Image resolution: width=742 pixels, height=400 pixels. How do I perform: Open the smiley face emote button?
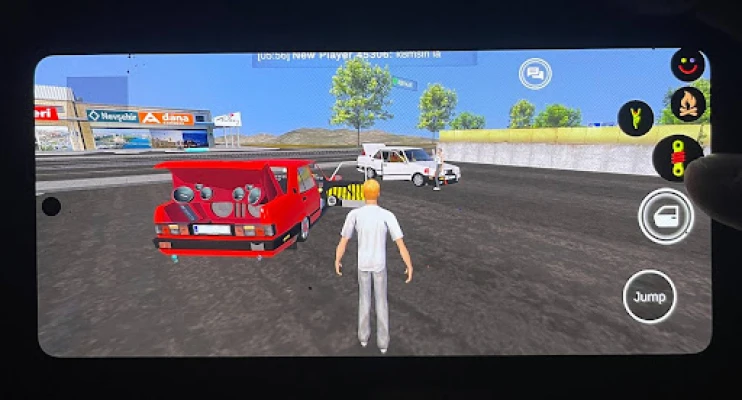[x=688, y=65]
